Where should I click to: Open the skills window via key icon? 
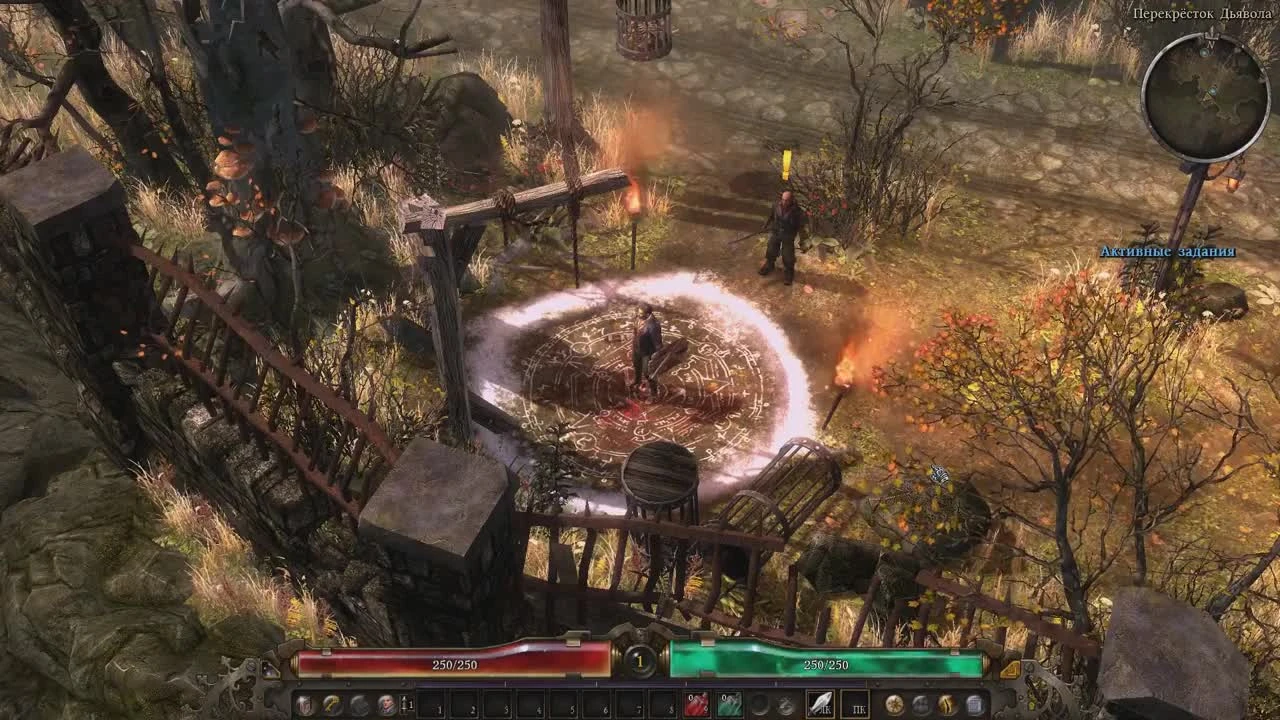coord(332,703)
